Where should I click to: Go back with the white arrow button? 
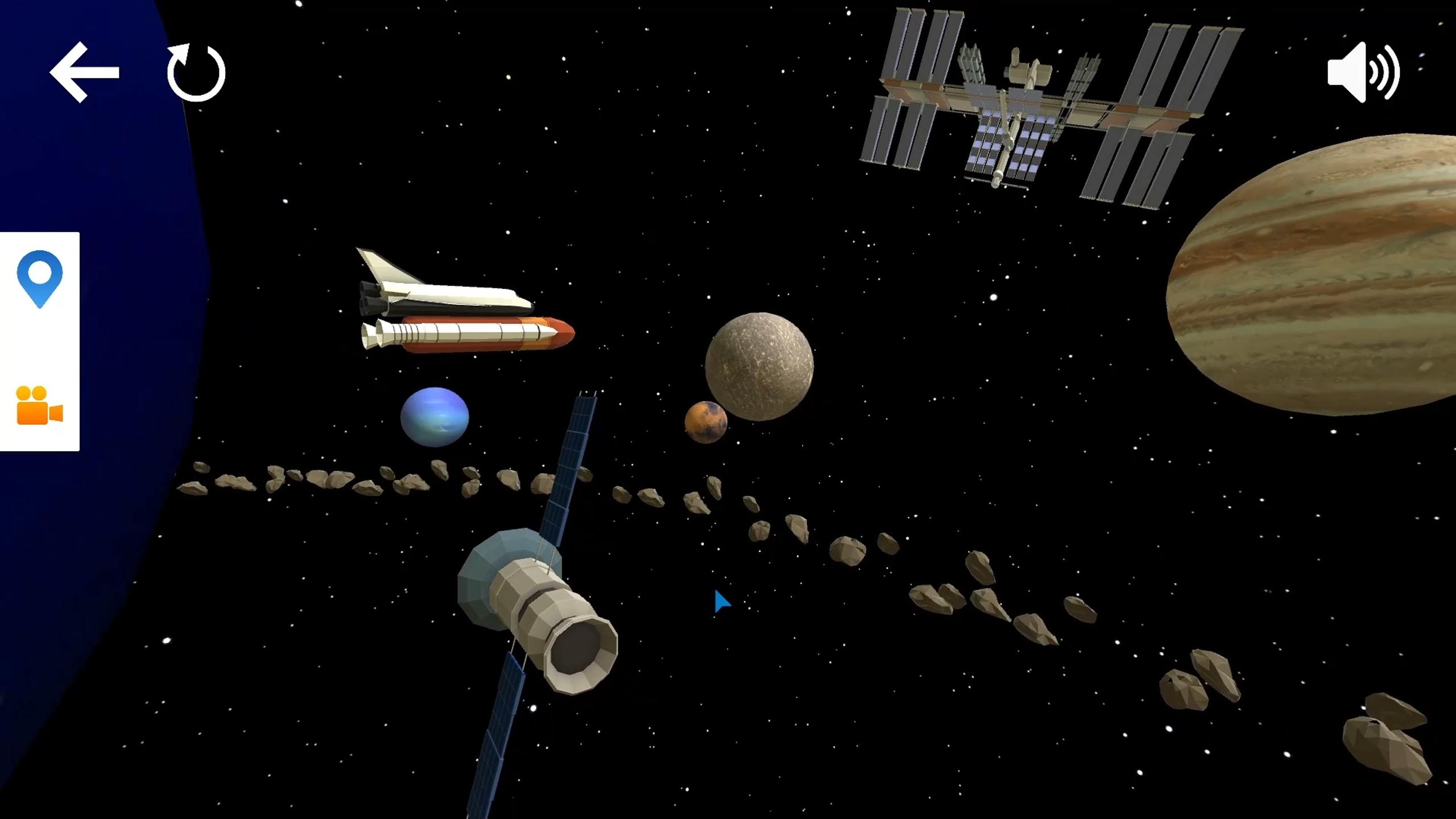pos(84,72)
